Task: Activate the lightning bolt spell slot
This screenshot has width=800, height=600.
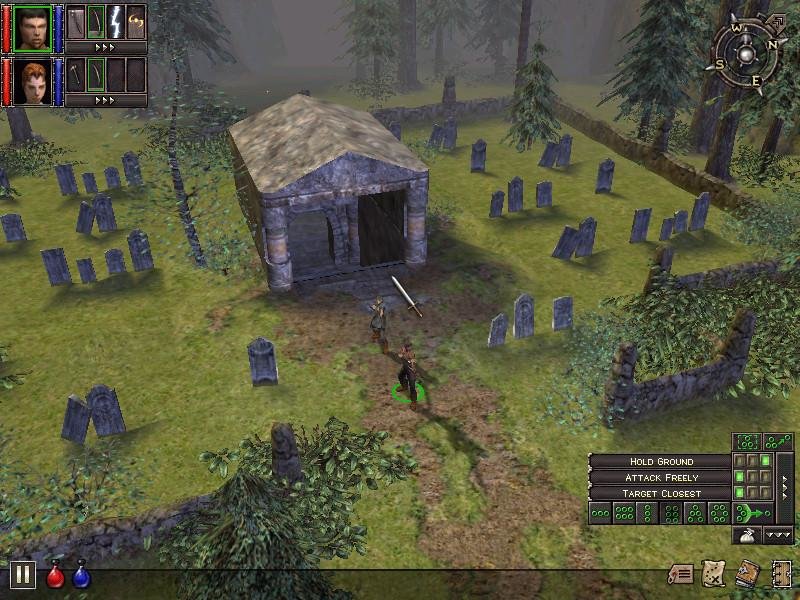Action: click(115, 21)
